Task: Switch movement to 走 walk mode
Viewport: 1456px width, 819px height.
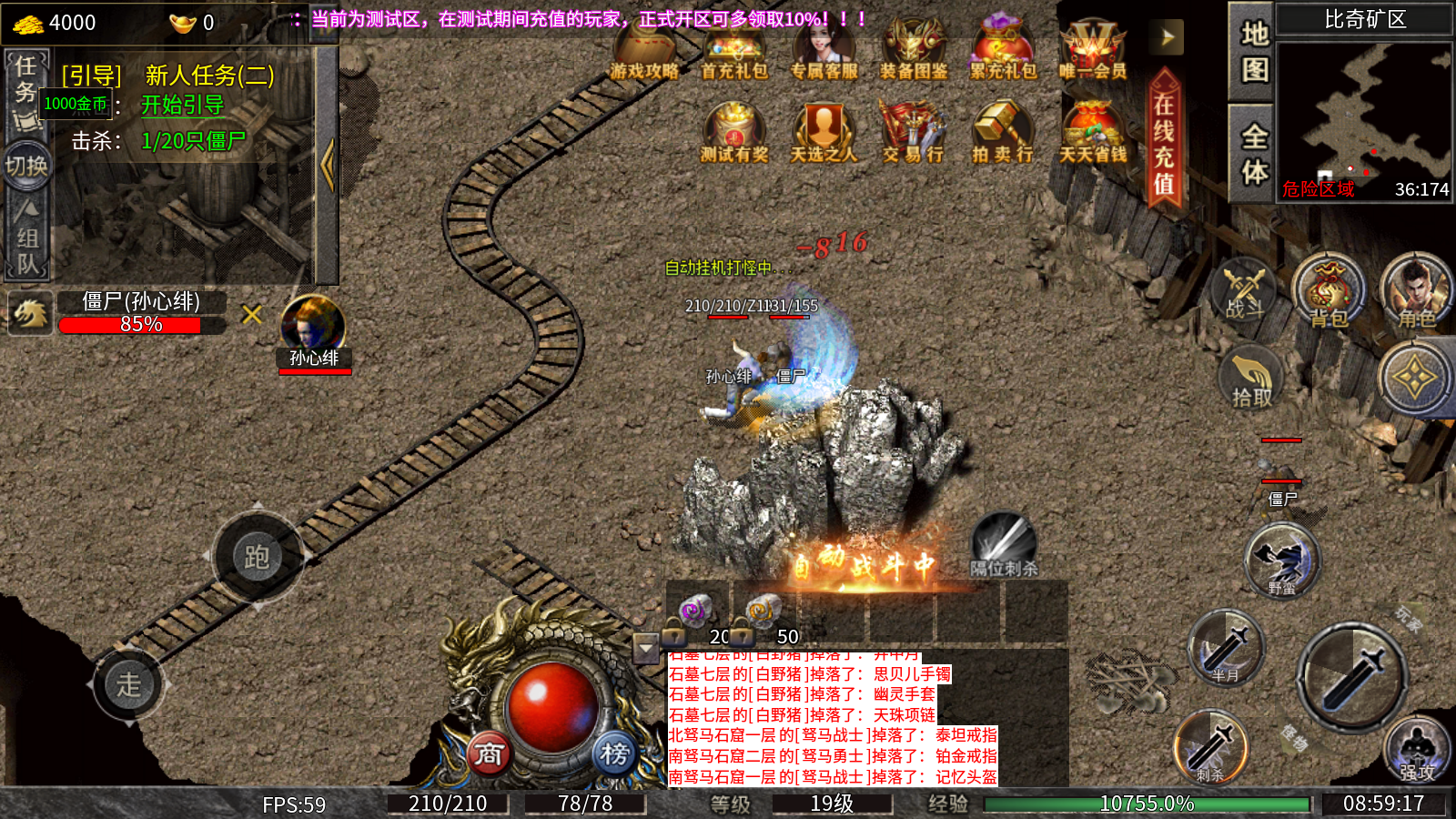Action: [x=128, y=683]
